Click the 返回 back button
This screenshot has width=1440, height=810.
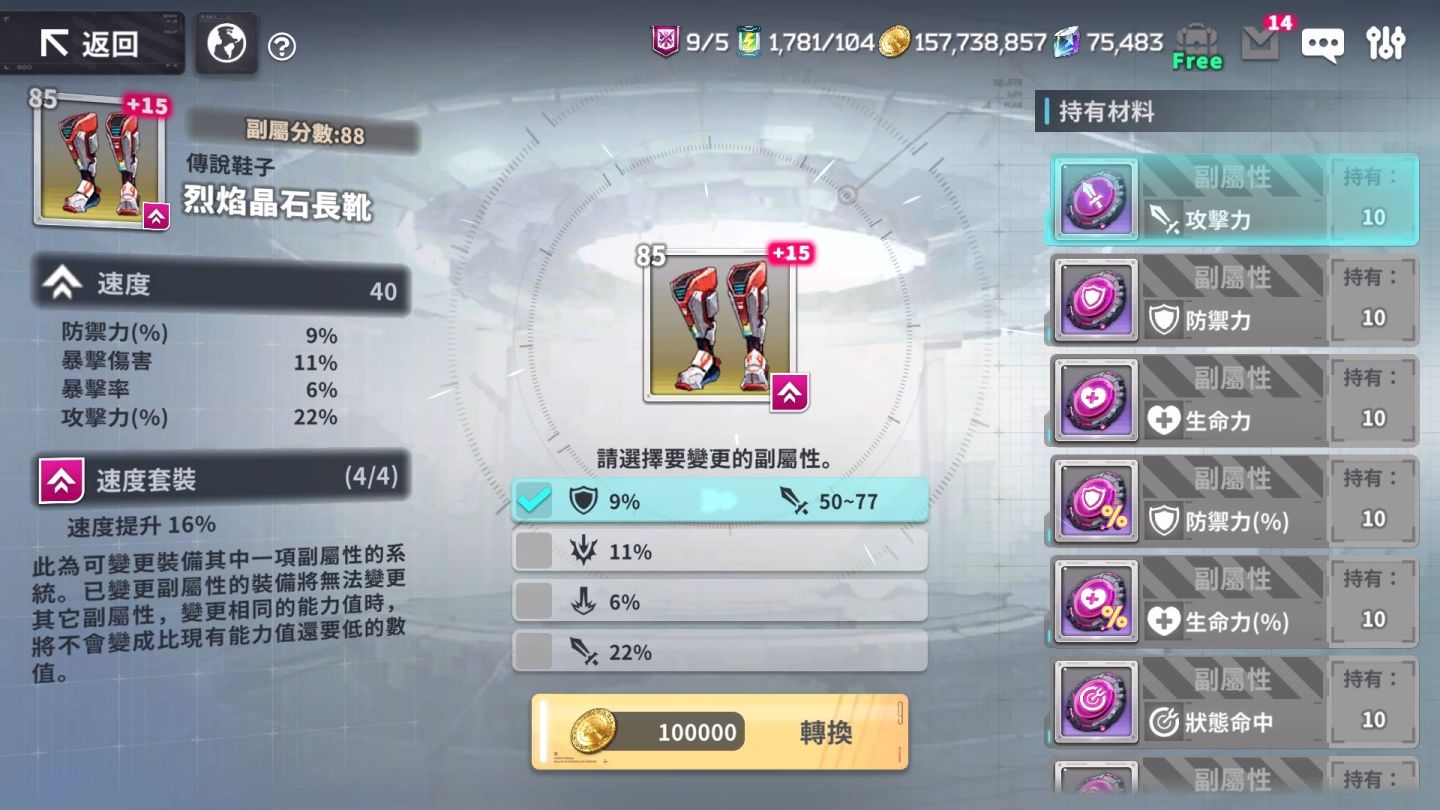click(92, 42)
